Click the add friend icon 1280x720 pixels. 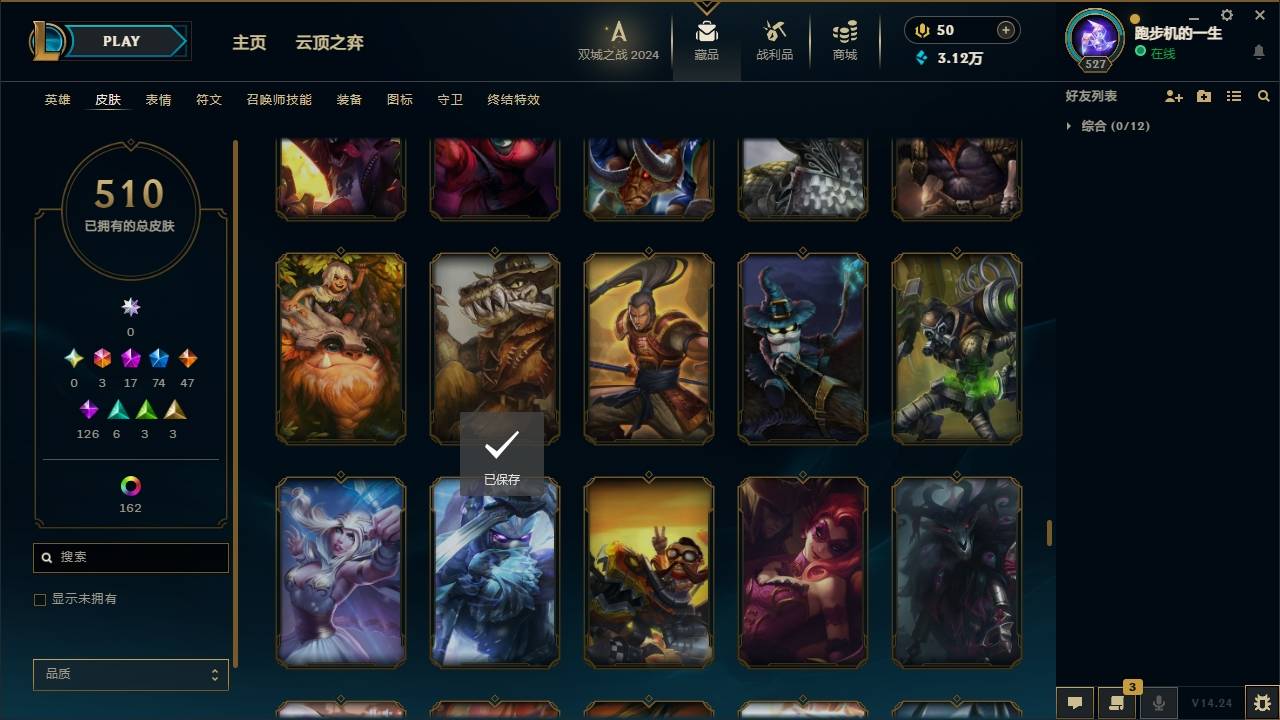[1174, 96]
